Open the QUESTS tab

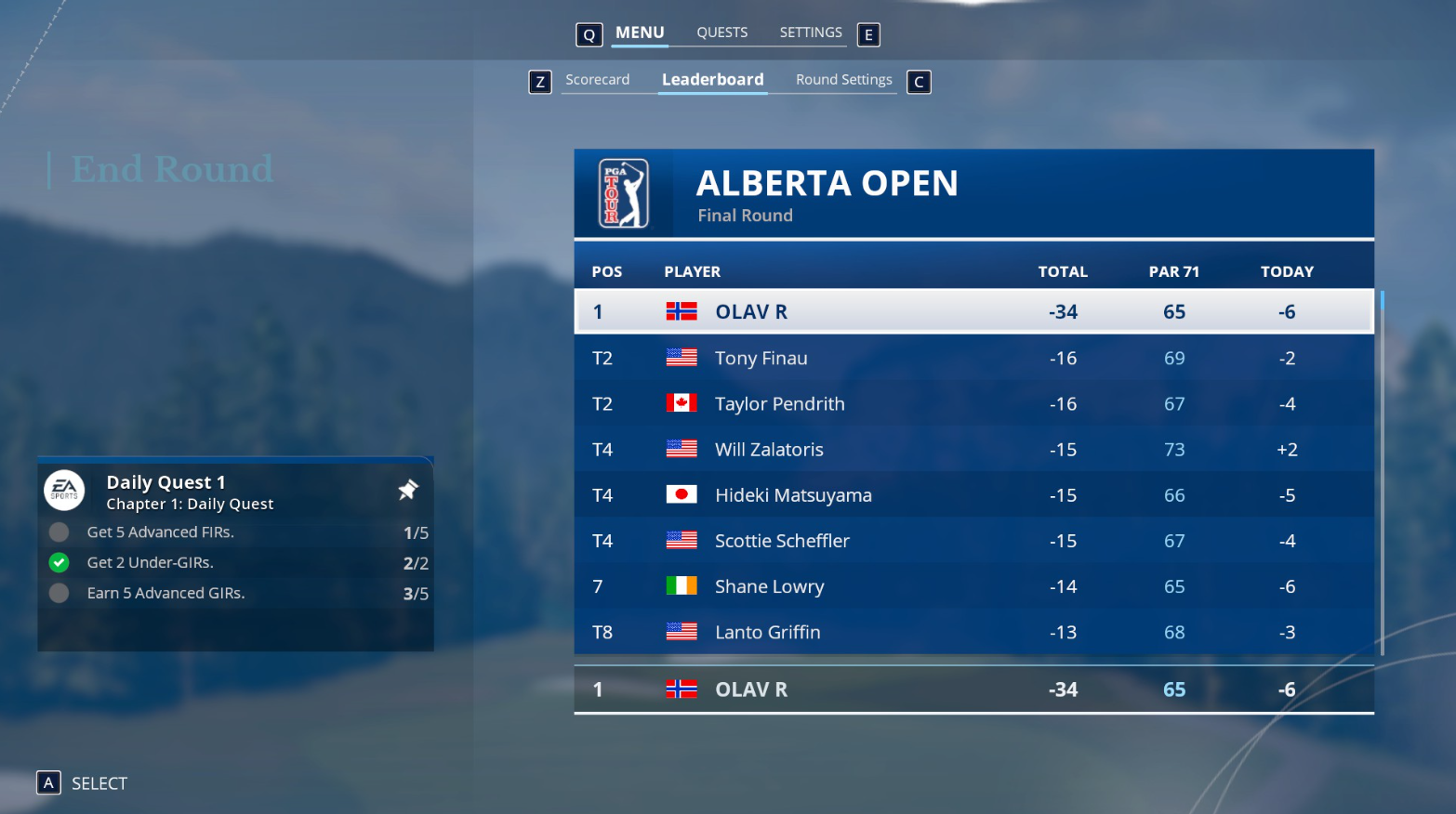point(721,33)
